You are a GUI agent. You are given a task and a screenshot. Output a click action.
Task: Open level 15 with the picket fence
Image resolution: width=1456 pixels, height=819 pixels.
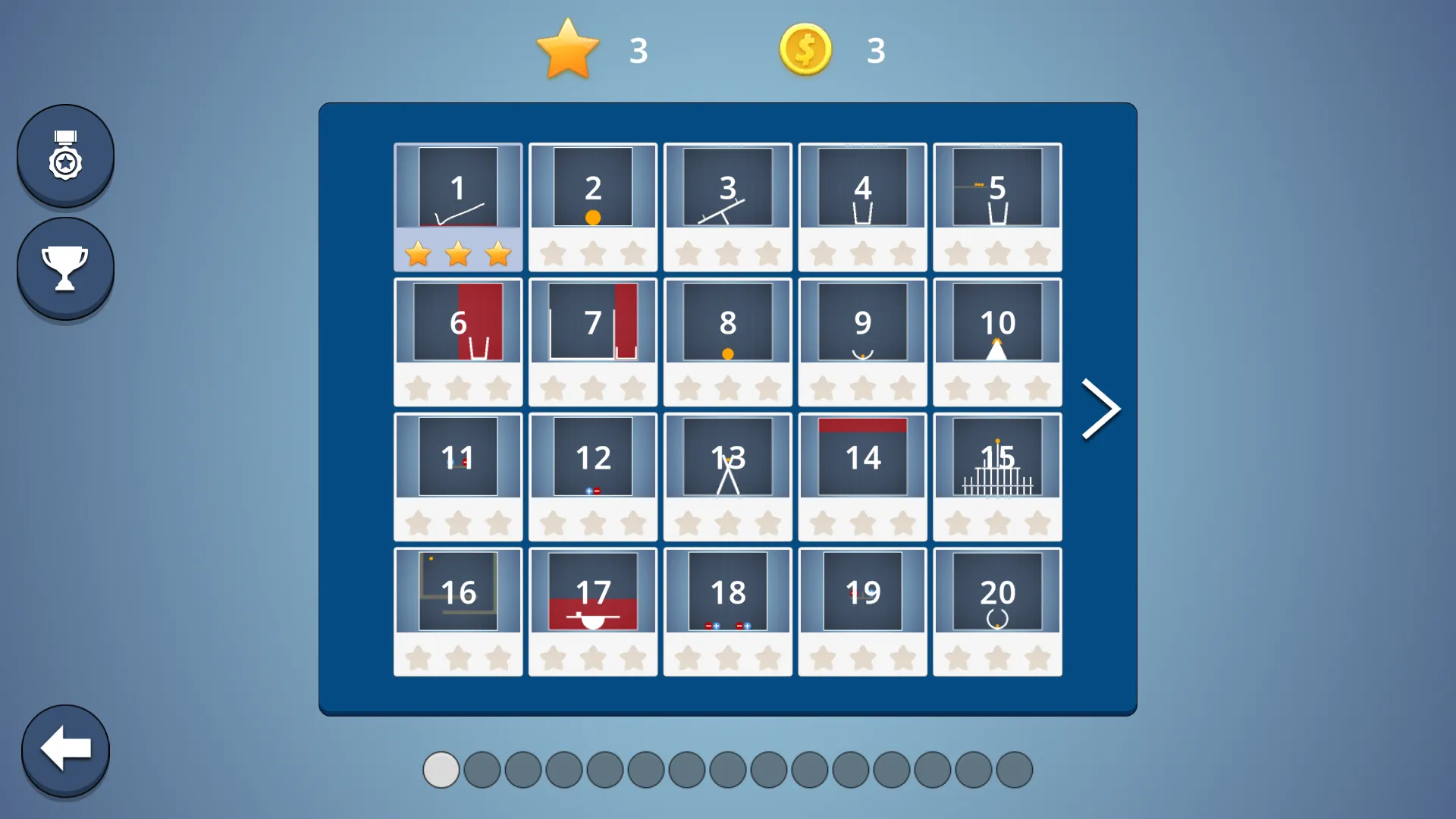tap(997, 457)
